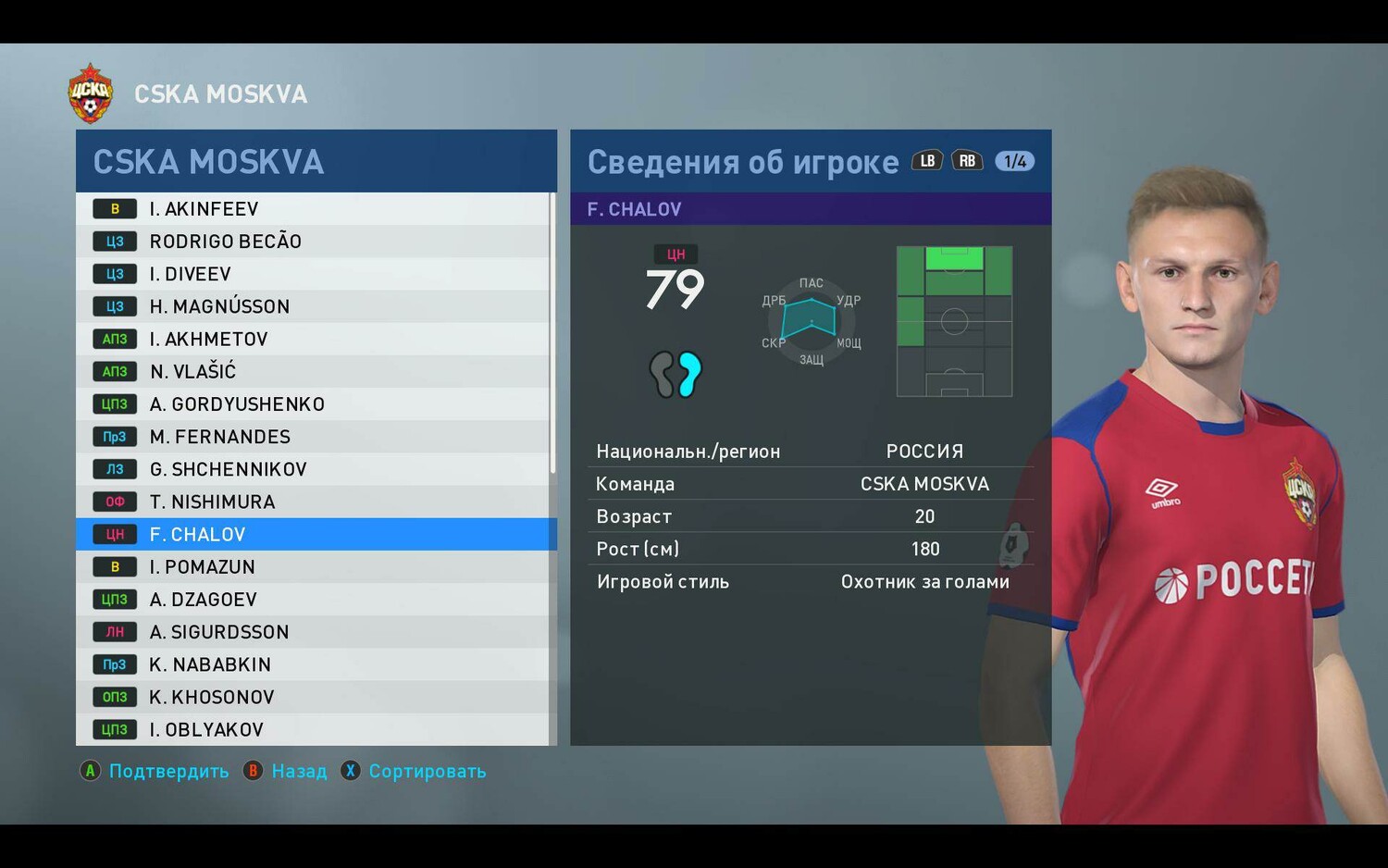Select A. Gordyushenko entry
The width and height of the screenshot is (1388, 868).
tap(315, 404)
